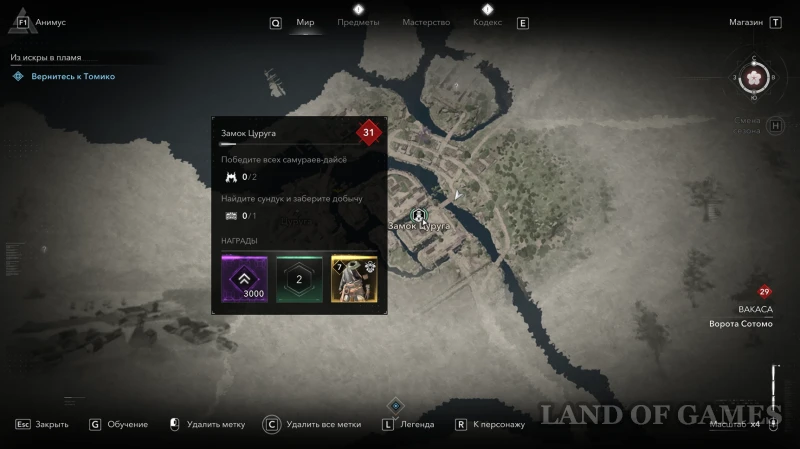Open the Магазин store
This screenshot has height=449, width=800.
pos(745,22)
